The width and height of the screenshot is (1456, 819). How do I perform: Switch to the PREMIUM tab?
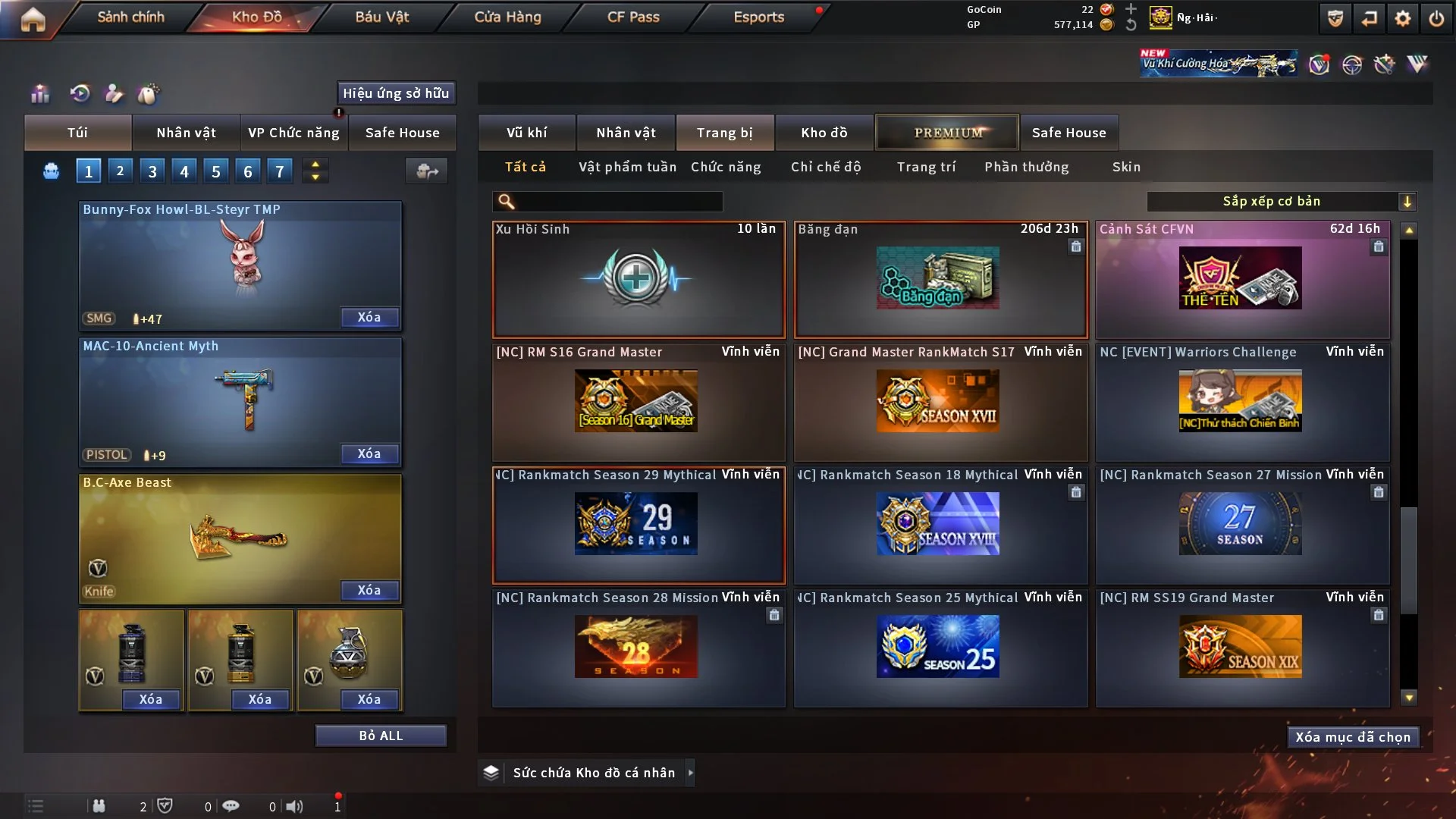947,133
